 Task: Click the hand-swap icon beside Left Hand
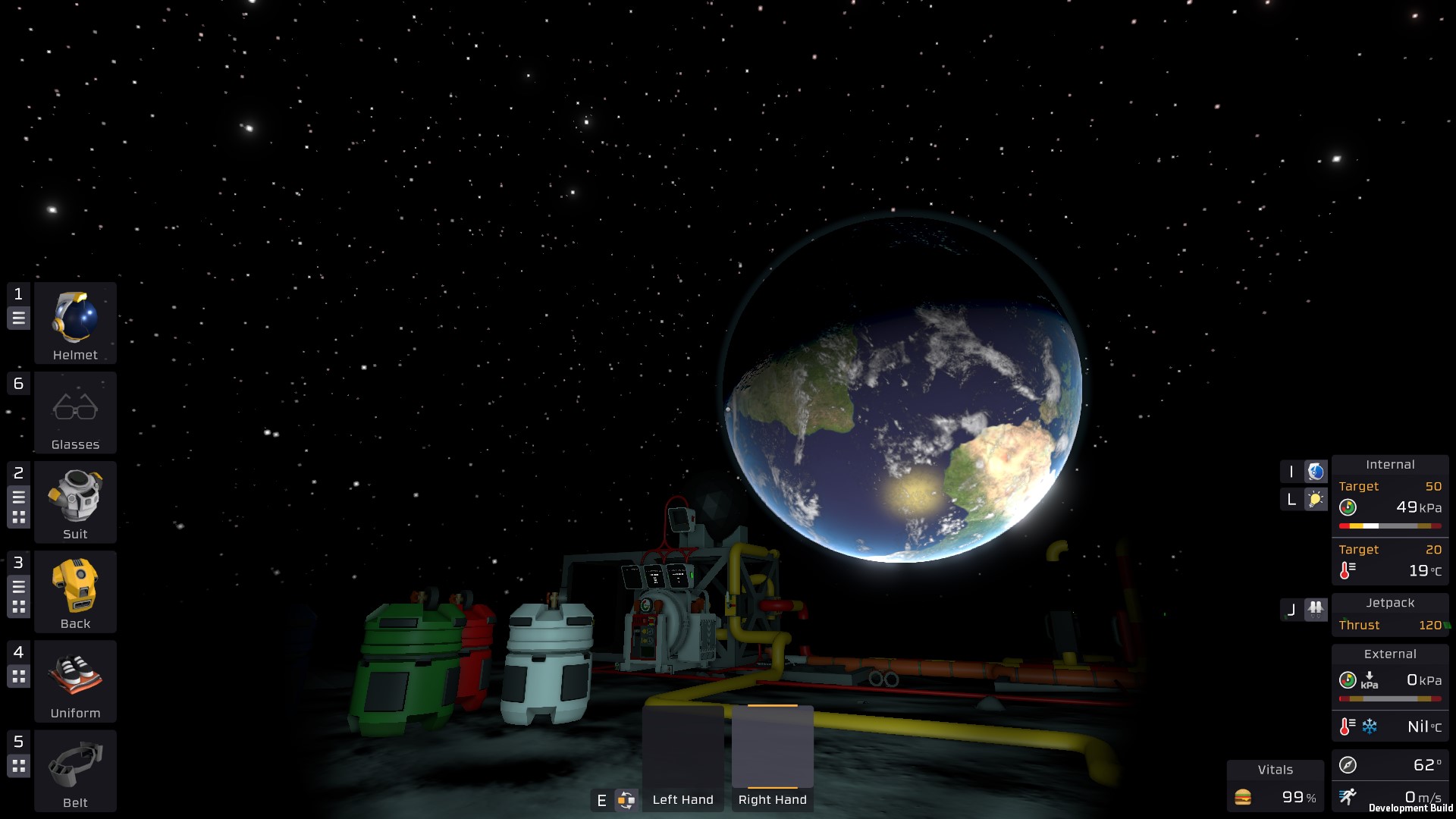point(626,800)
